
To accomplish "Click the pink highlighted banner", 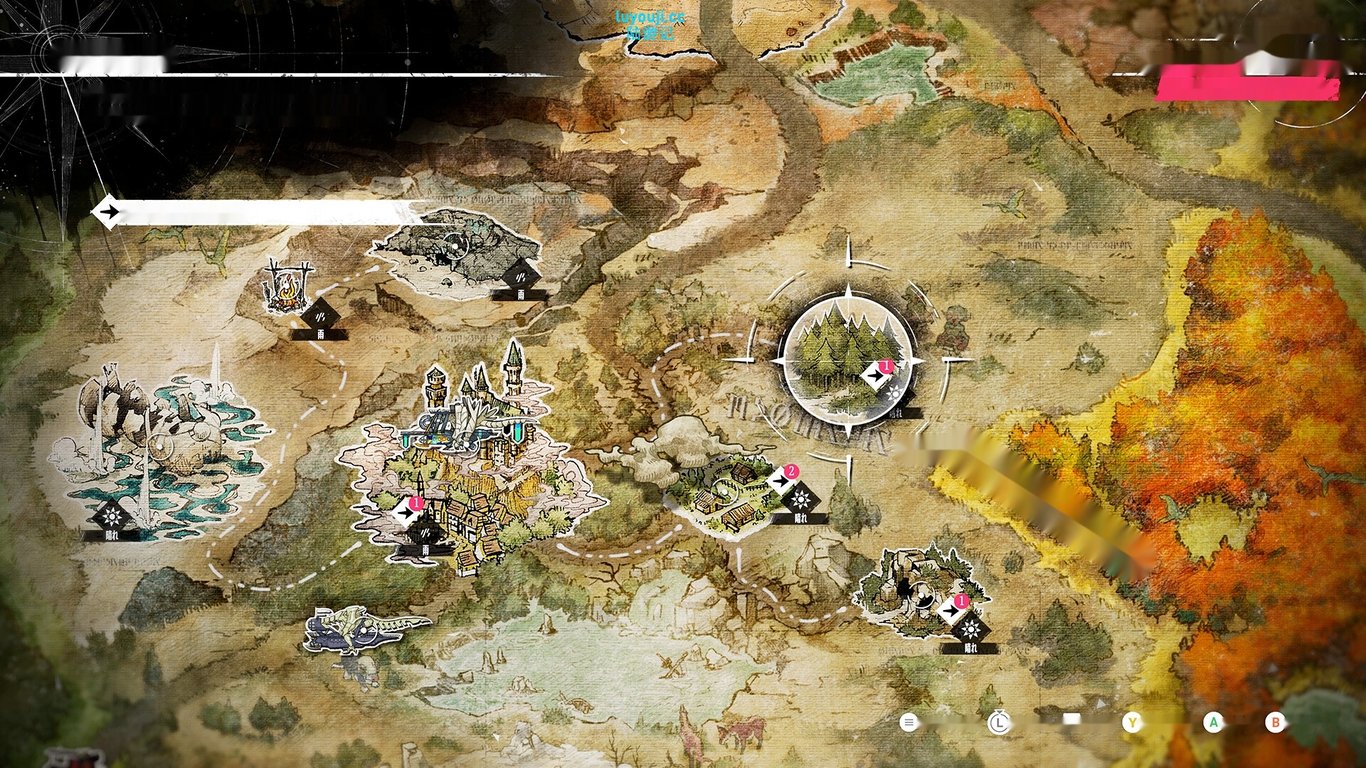I will 1247,83.
